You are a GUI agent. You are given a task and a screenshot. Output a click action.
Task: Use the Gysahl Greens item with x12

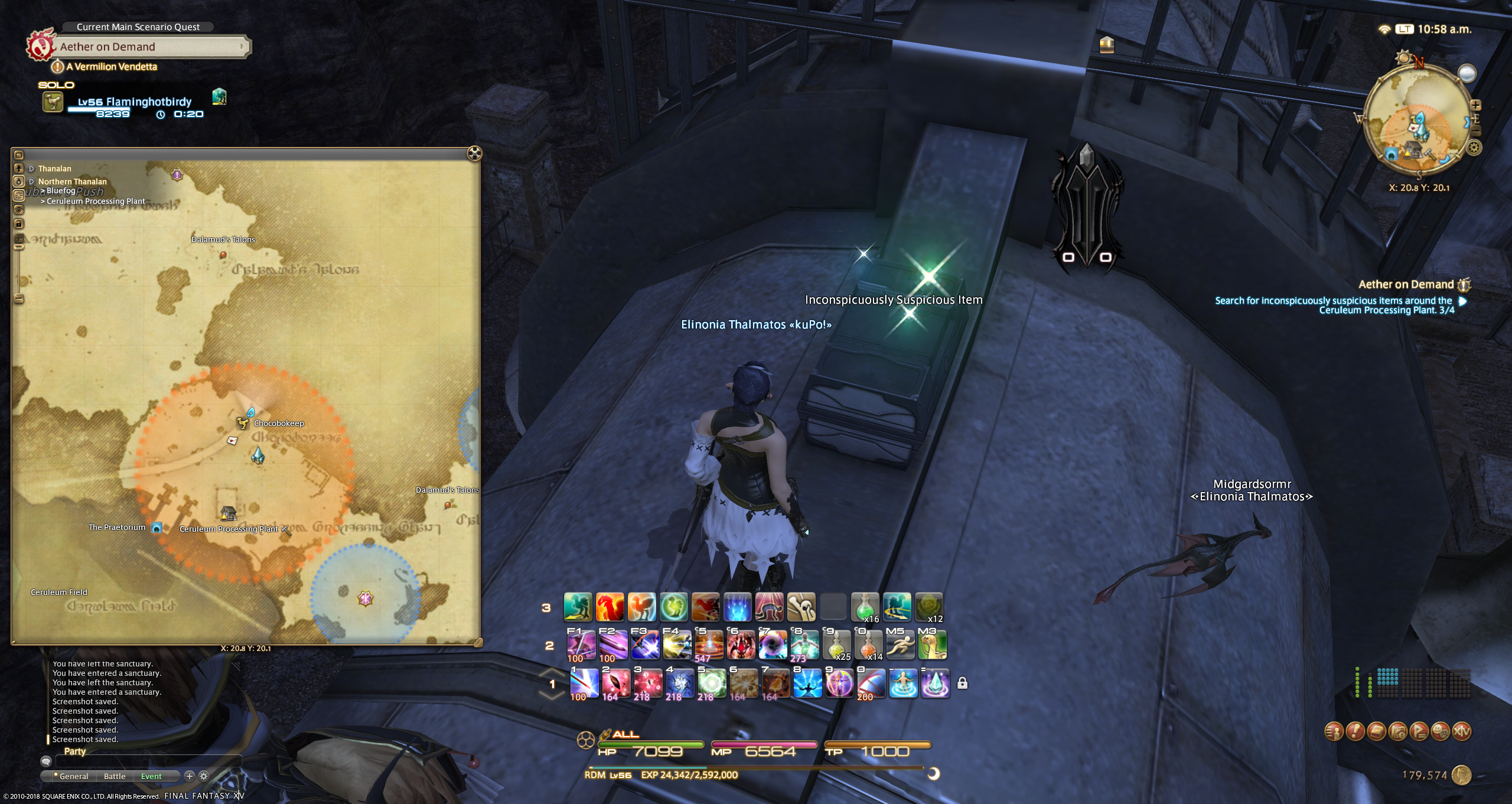point(929,607)
